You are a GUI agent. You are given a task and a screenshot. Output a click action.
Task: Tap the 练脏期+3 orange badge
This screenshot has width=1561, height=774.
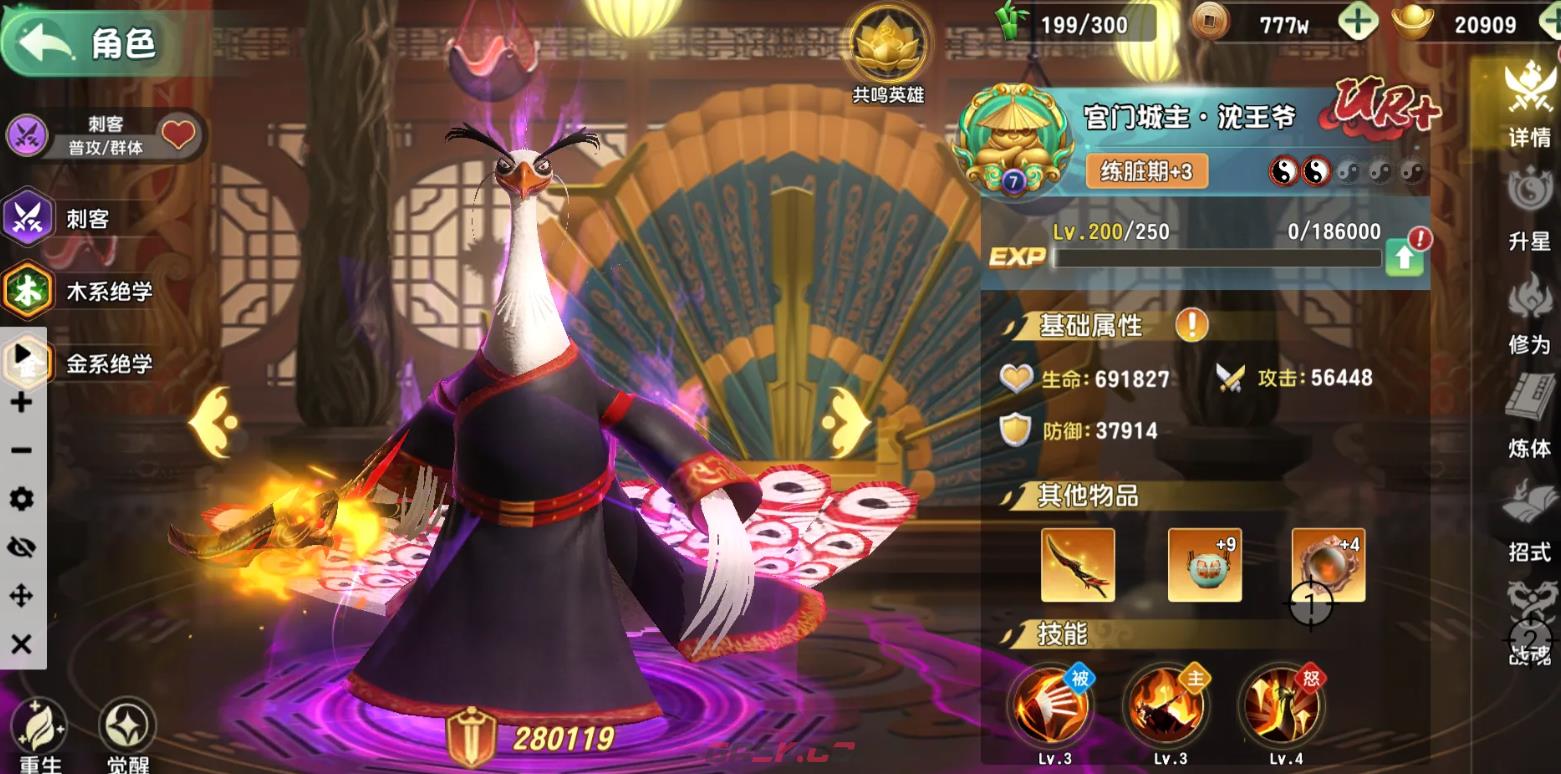pyautogui.click(x=1148, y=173)
